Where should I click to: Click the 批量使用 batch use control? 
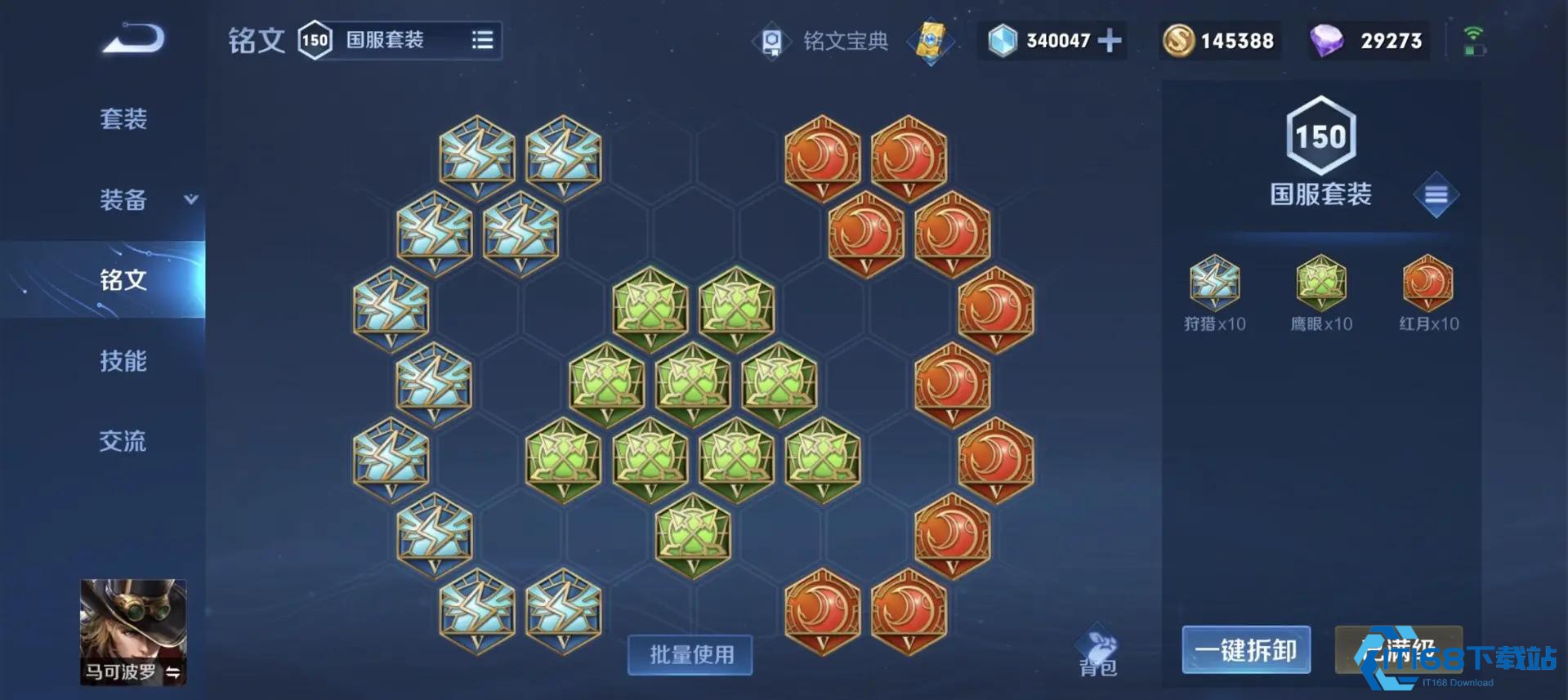[689, 654]
